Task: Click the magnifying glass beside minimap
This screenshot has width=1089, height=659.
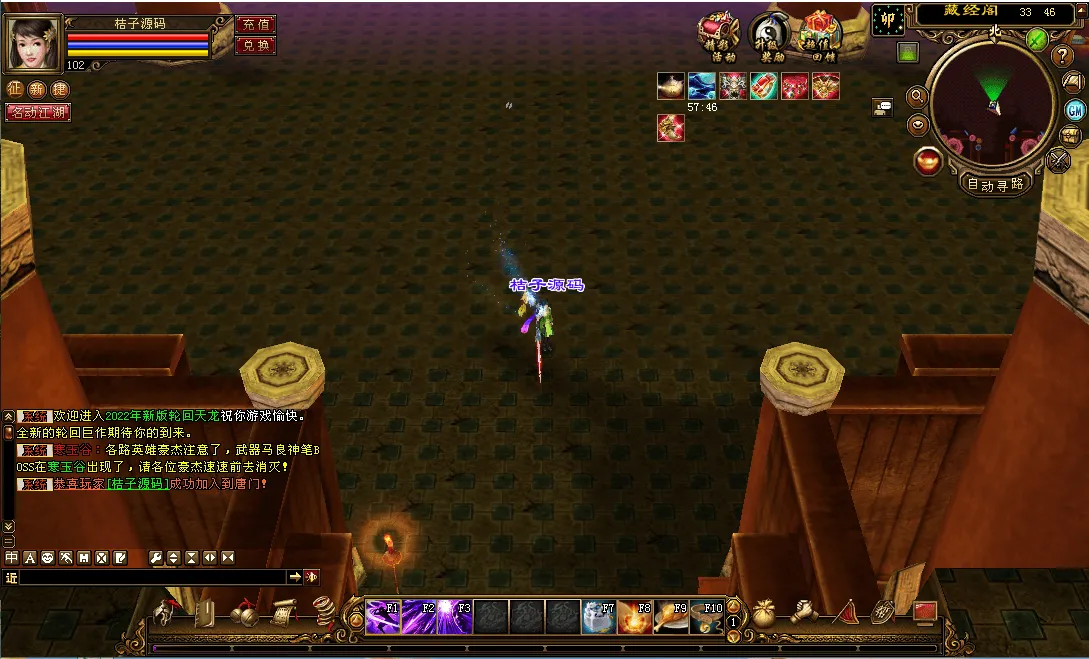Action: click(916, 97)
